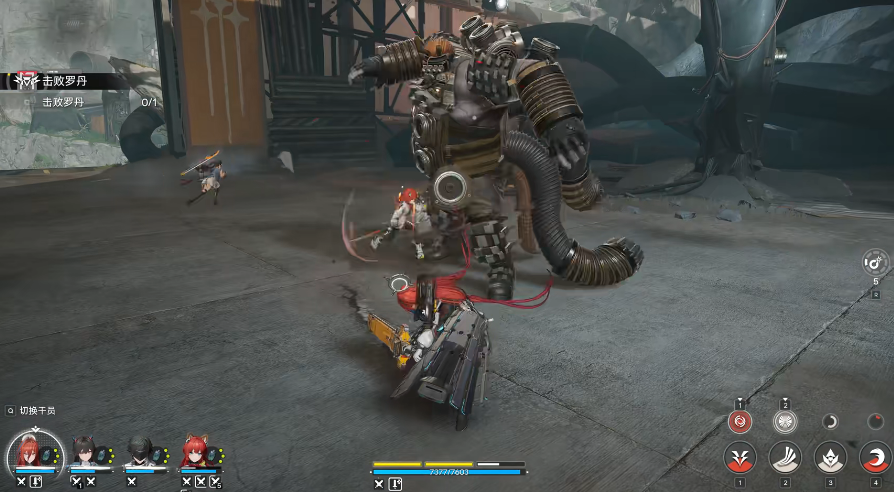Trigger the white burst ultimate above slot 2
The width and height of the screenshot is (894, 492).
point(785,421)
